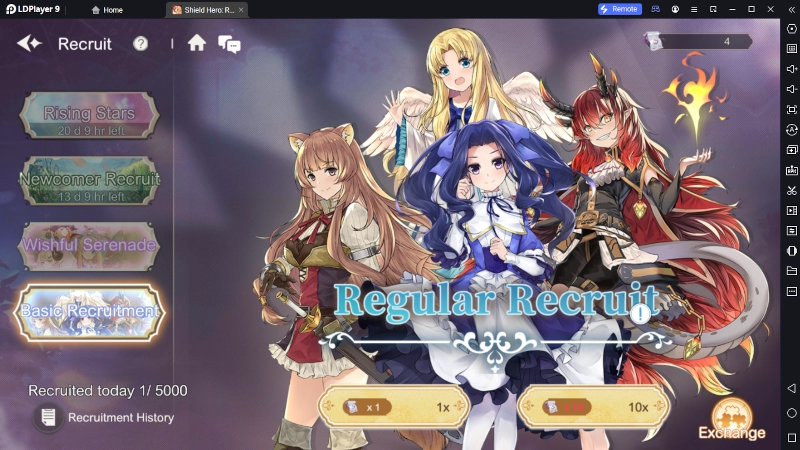The height and width of the screenshot is (450, 800).
Task: Show Regular Recruit info exclamation icon
Action: click(640, 313)
